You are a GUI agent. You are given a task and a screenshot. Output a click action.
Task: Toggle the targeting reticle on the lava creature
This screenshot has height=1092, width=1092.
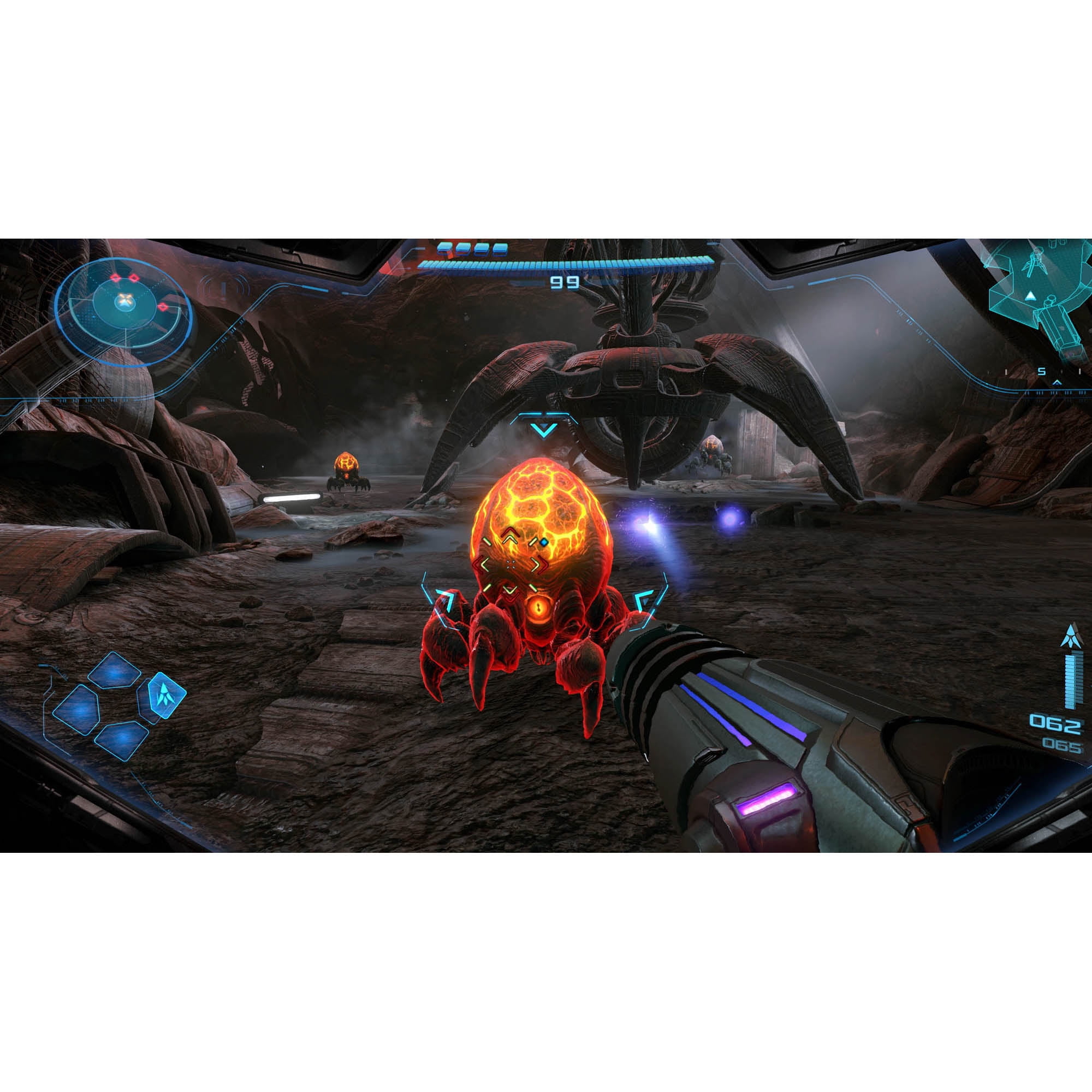(512, 564)
